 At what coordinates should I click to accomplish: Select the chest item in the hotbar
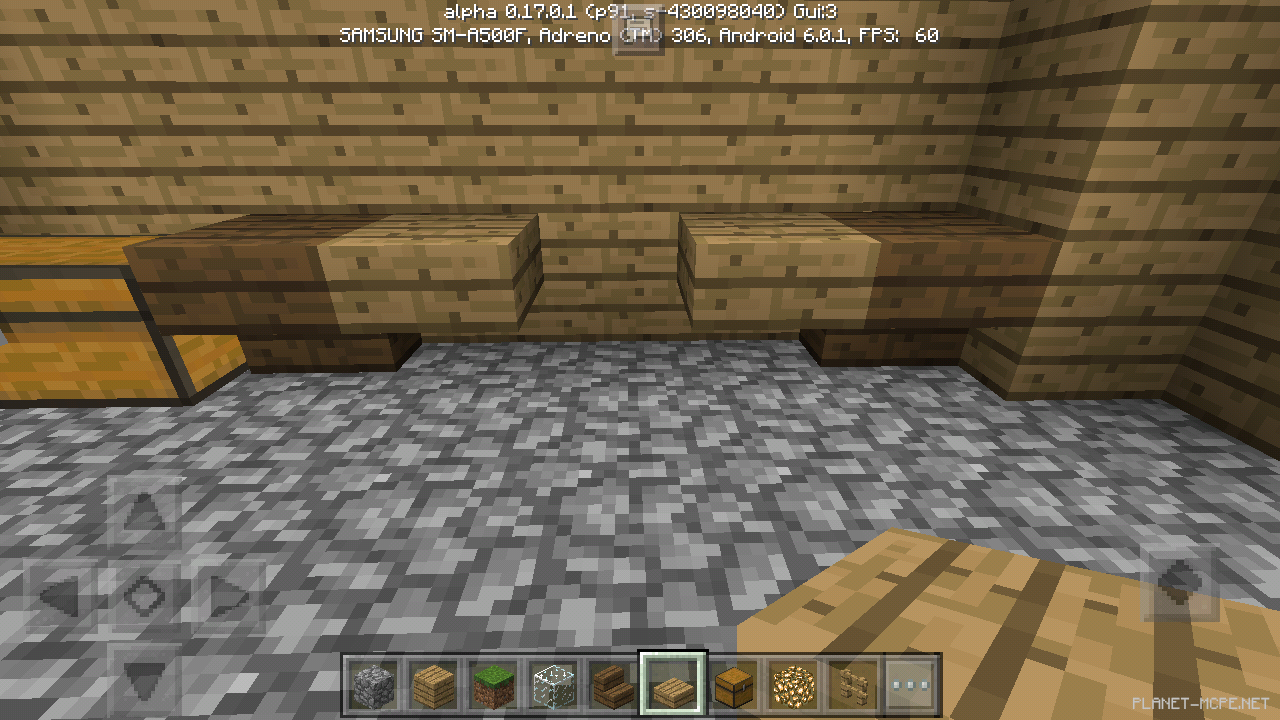coord(734,684)
